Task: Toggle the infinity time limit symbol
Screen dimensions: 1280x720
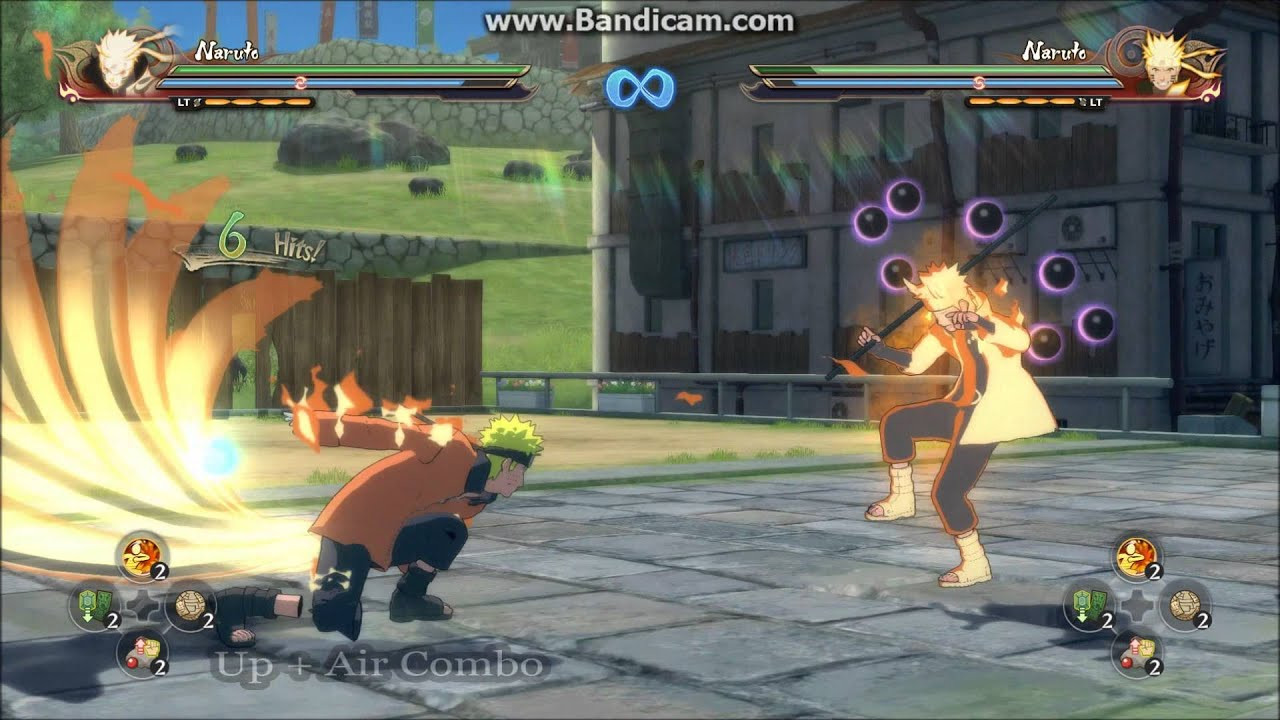Action: point(639,88)
